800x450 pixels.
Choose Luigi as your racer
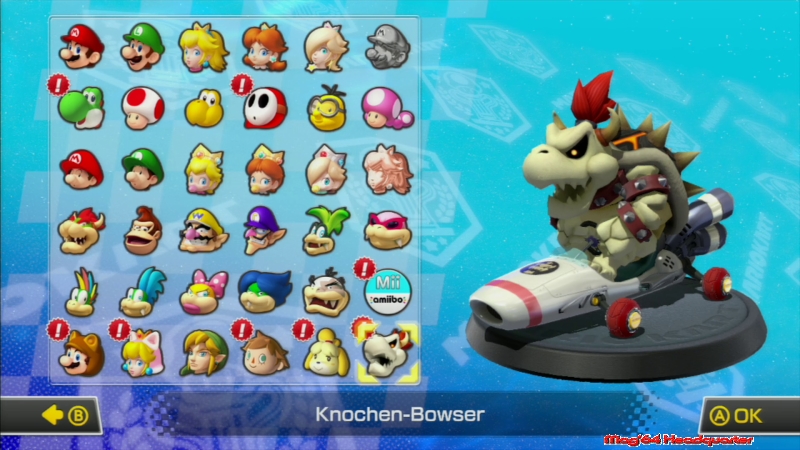click(142, 46)
